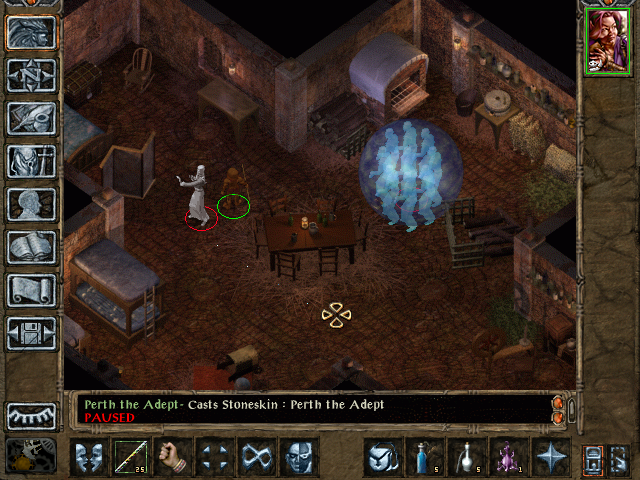Open the inventory screen
This screenshot has width=640, height=480.
point(31,161)
